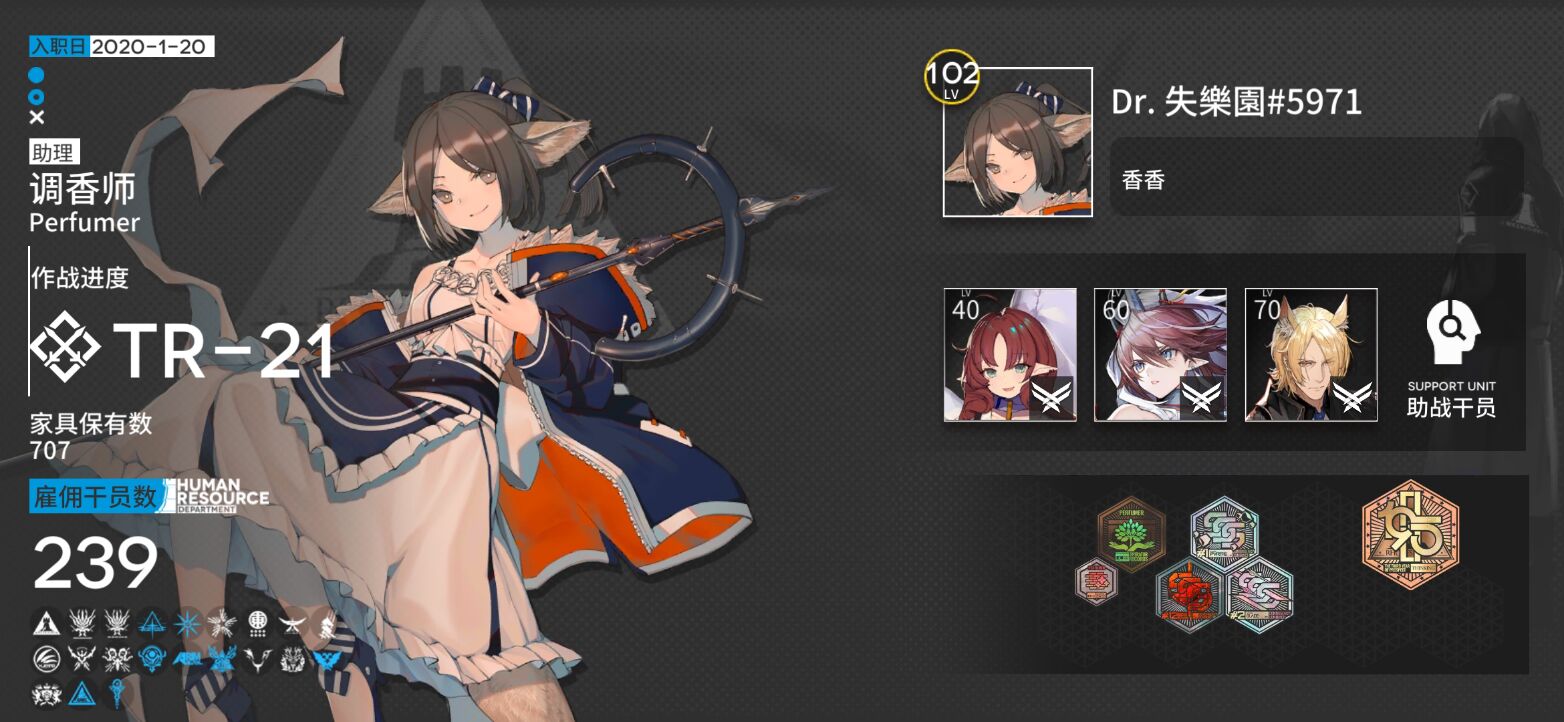Open the large orange hexagon medal
Image resolution: width=1564 pixels, height=722 pixels.
pyautogui.click(x=1410, y=533)
